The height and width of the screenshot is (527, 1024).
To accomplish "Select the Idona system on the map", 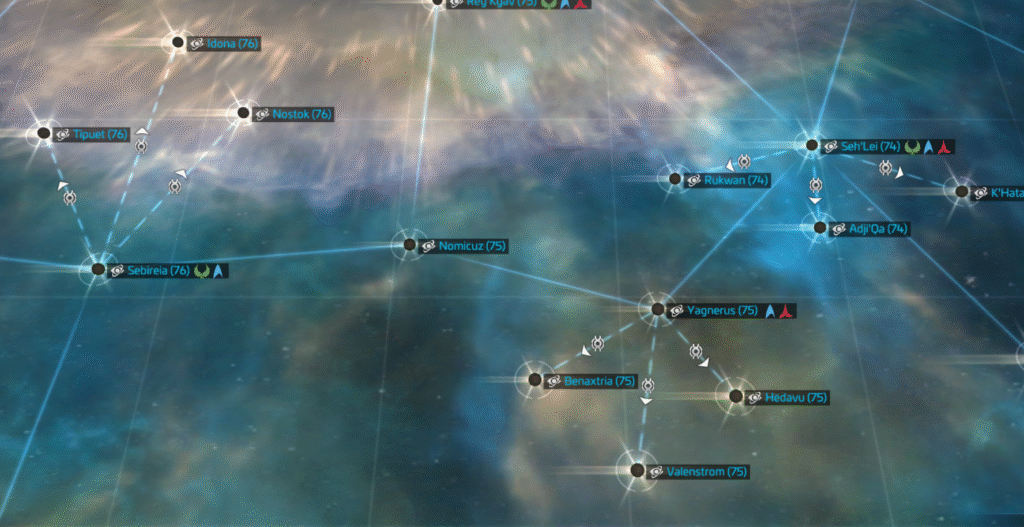I will coord(178,42).
